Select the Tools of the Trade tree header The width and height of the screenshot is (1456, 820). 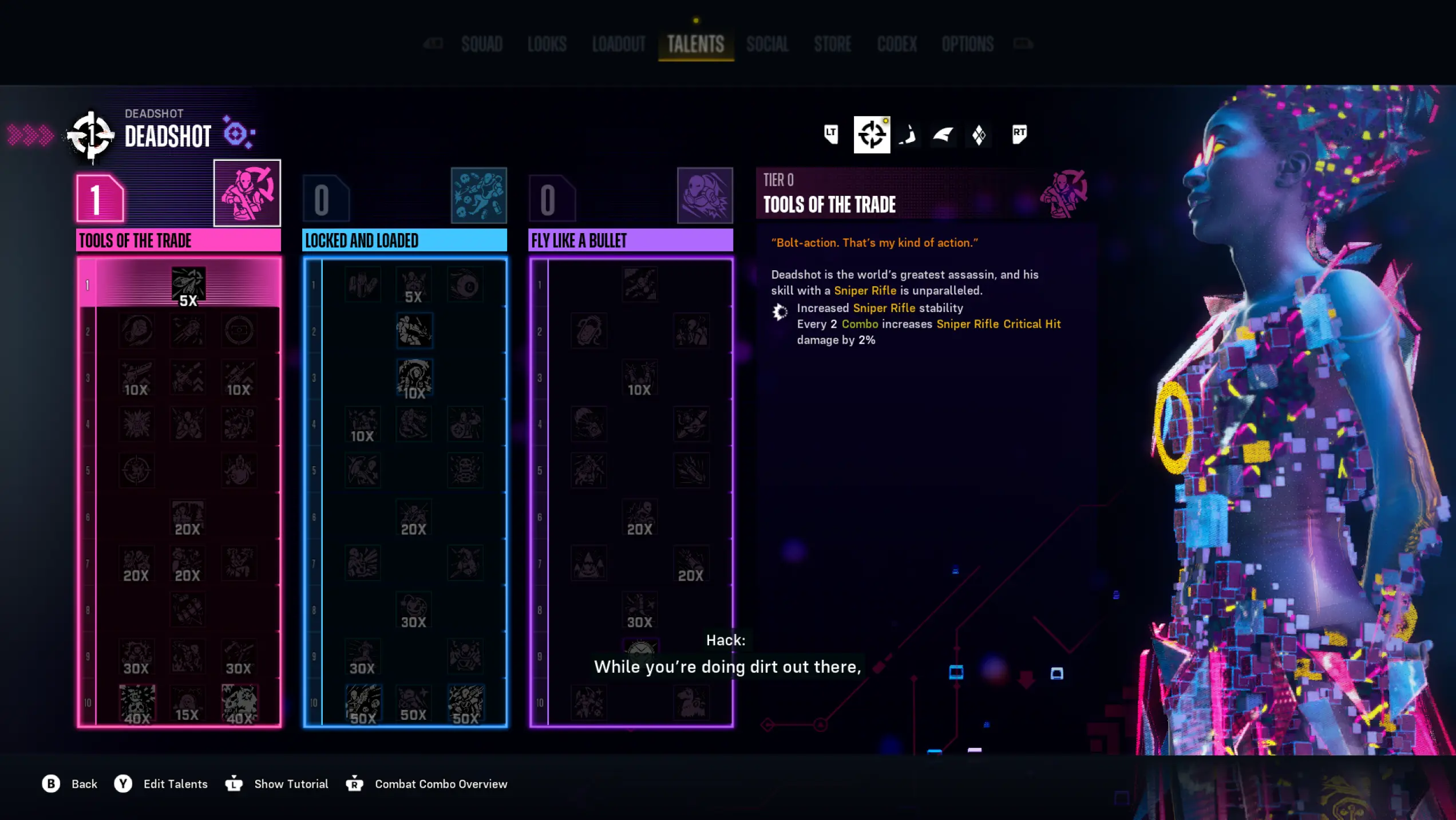[x=178, y=241]
